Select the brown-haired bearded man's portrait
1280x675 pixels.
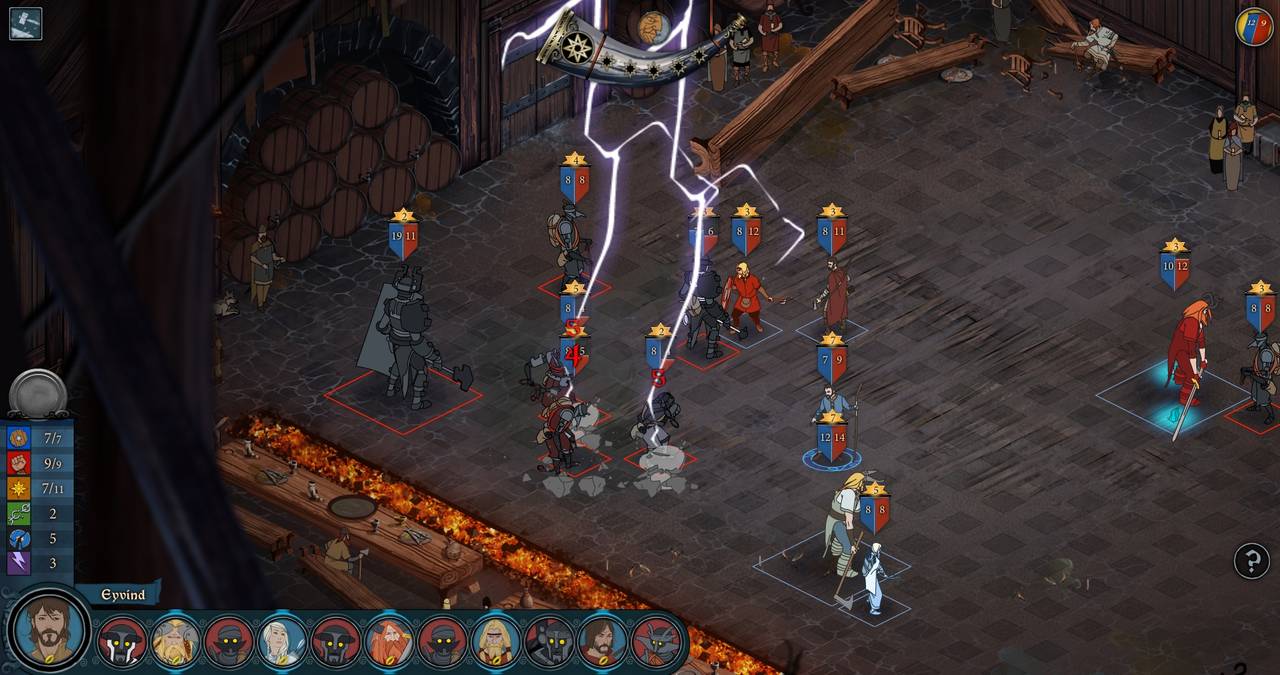(x=602, y=643)
